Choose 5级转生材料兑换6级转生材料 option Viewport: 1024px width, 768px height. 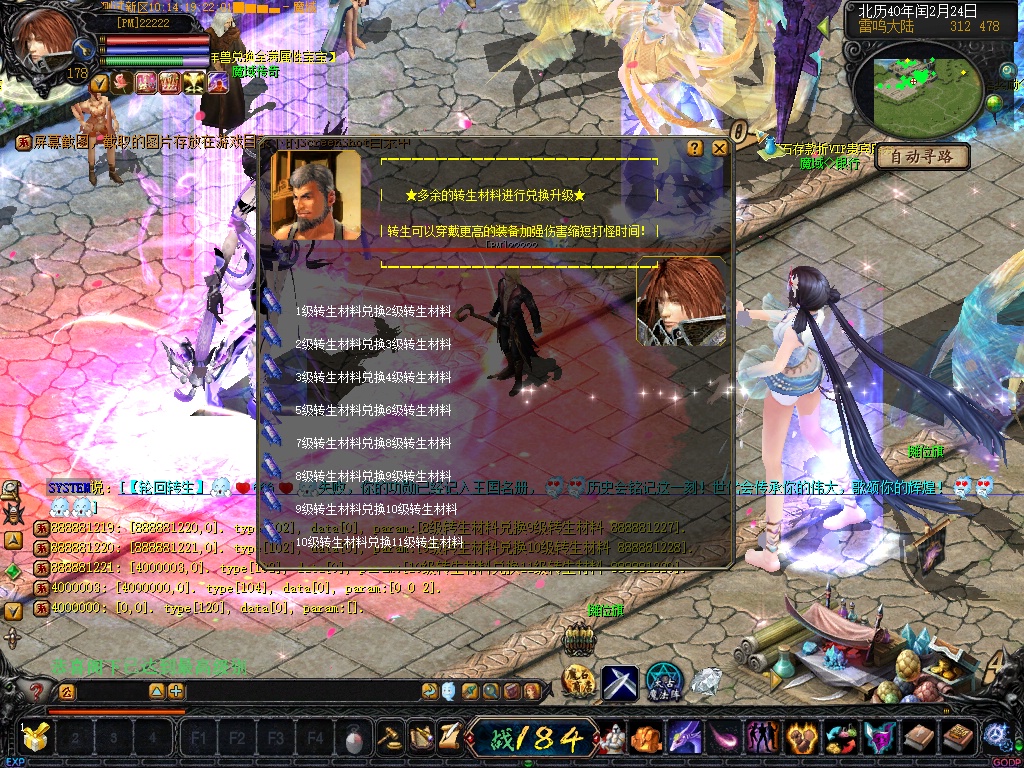pos(373,410)
